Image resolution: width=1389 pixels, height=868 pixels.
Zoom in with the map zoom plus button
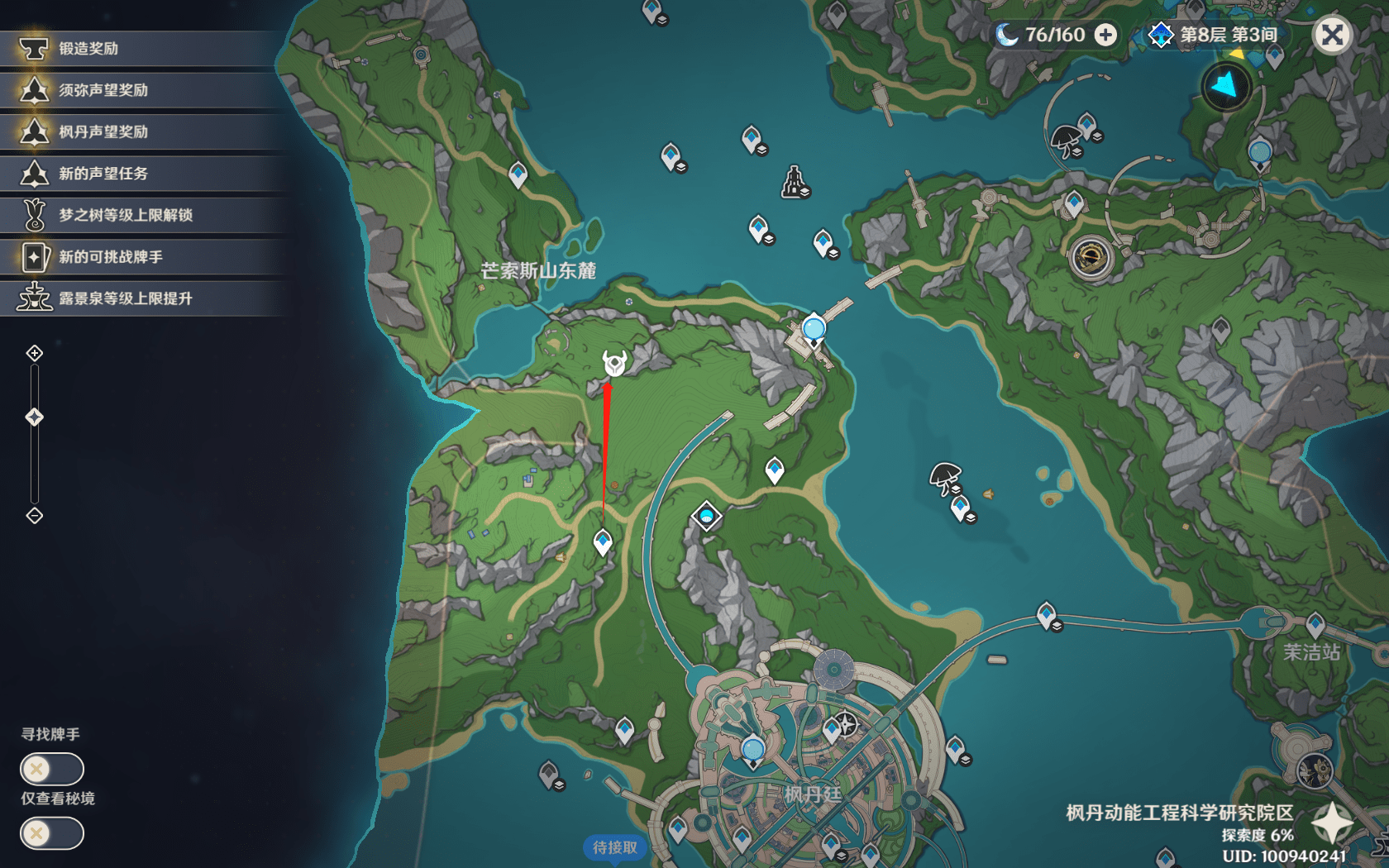click(x=35, y=354)
